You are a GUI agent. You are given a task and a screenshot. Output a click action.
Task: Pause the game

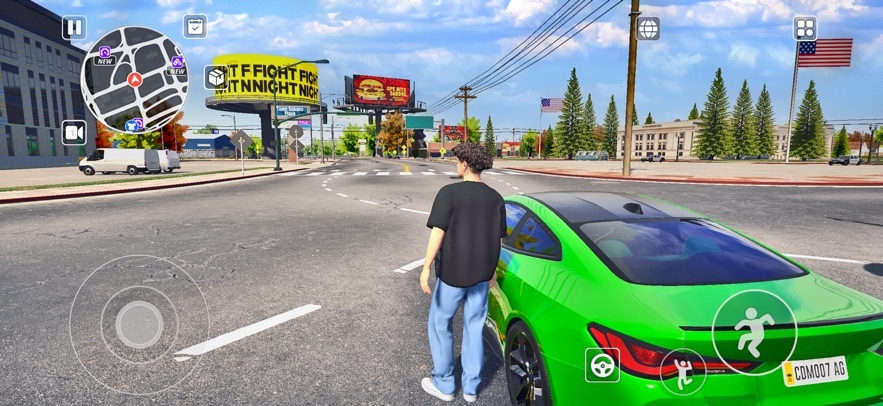tap(74, 28)
